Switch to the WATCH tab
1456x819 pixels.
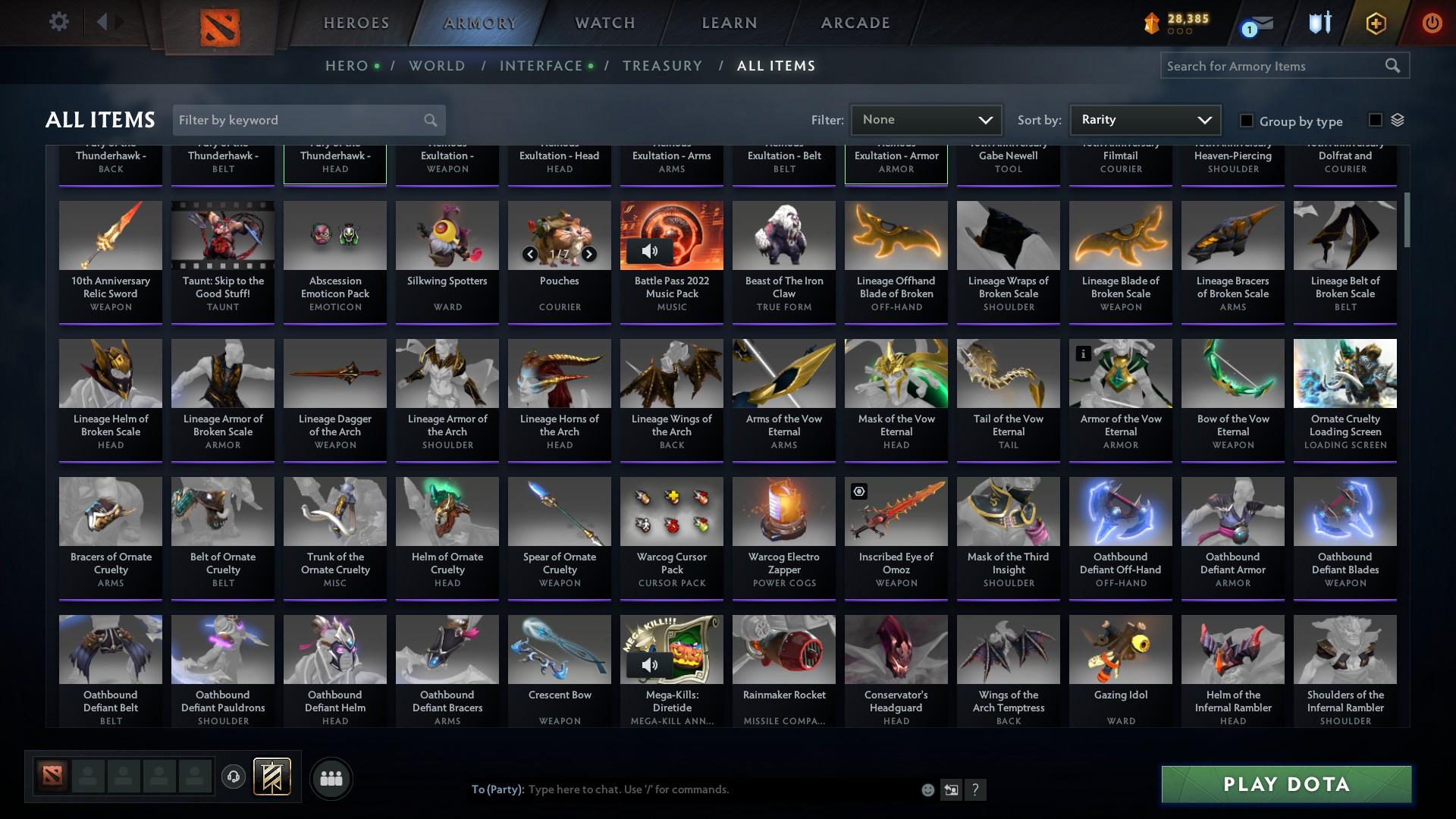click(x=604, y=23)
